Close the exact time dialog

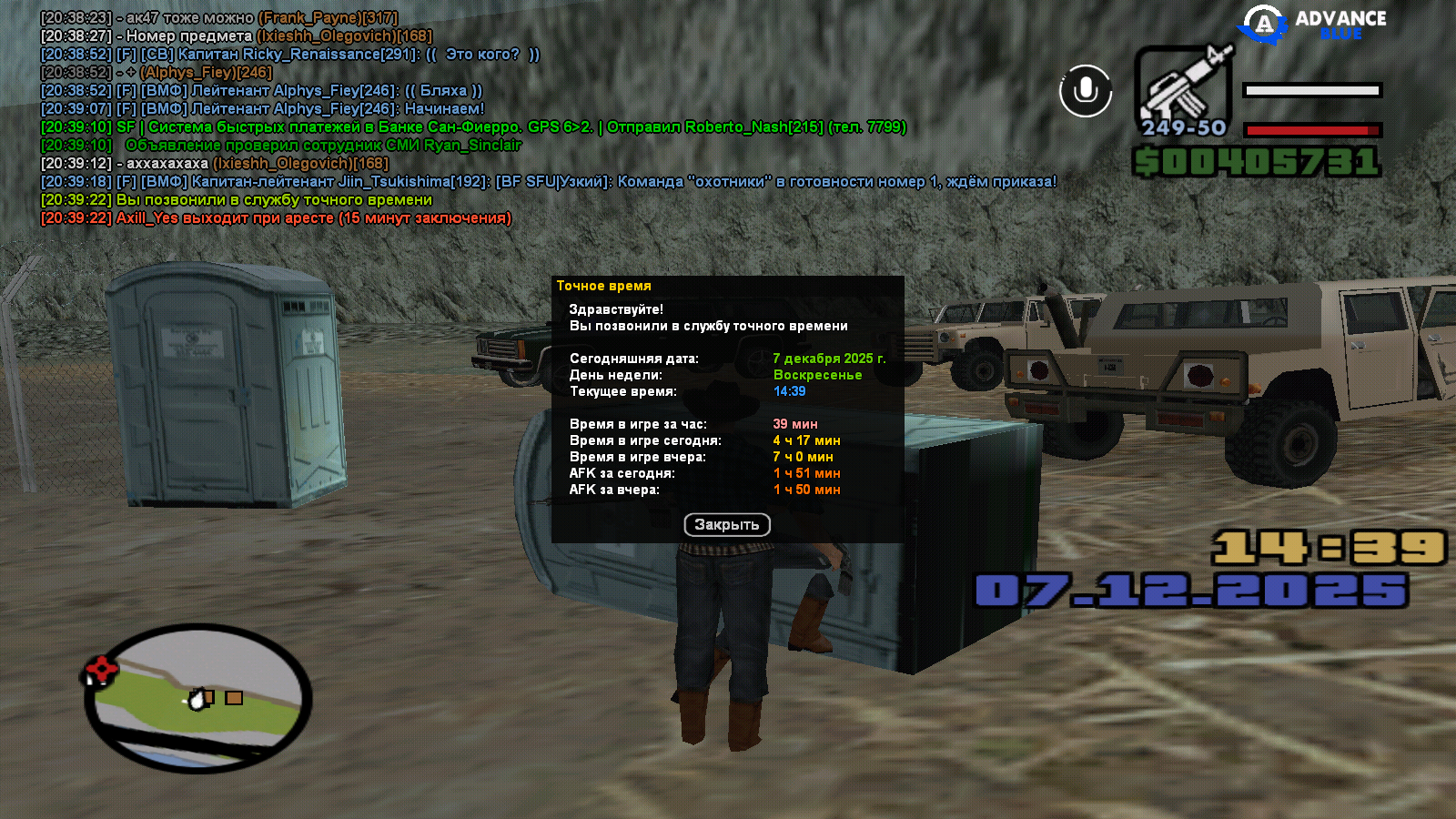(726, 524)
